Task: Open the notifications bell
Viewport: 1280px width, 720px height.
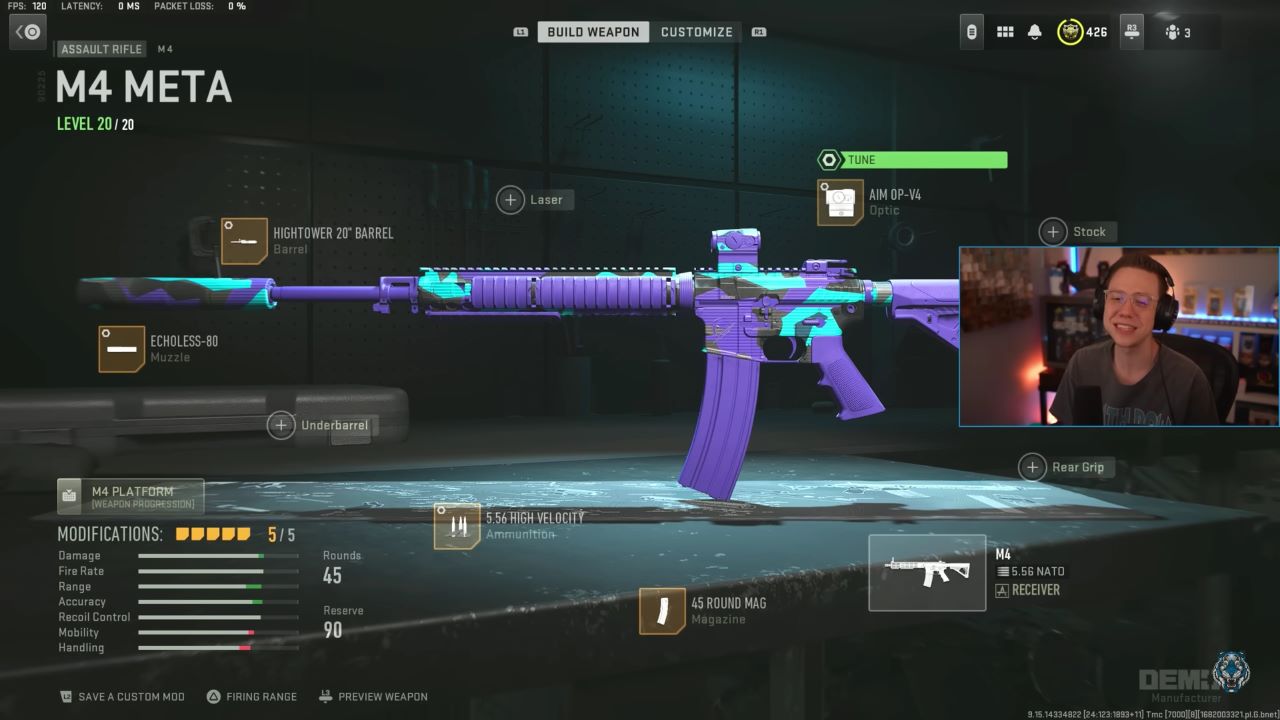Action: tap(1035, 31)
